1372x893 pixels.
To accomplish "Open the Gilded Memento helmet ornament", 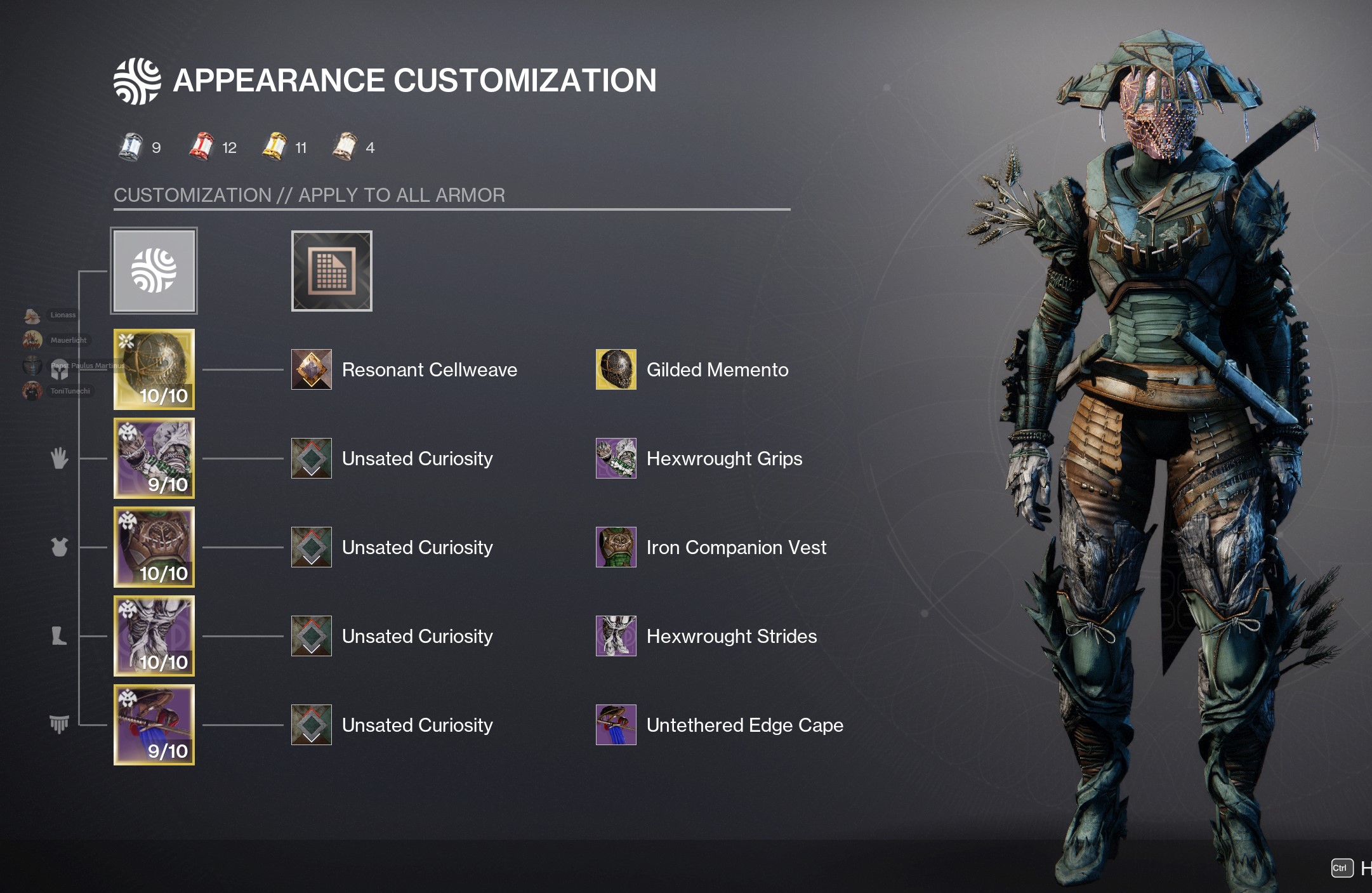I will 616,369.
